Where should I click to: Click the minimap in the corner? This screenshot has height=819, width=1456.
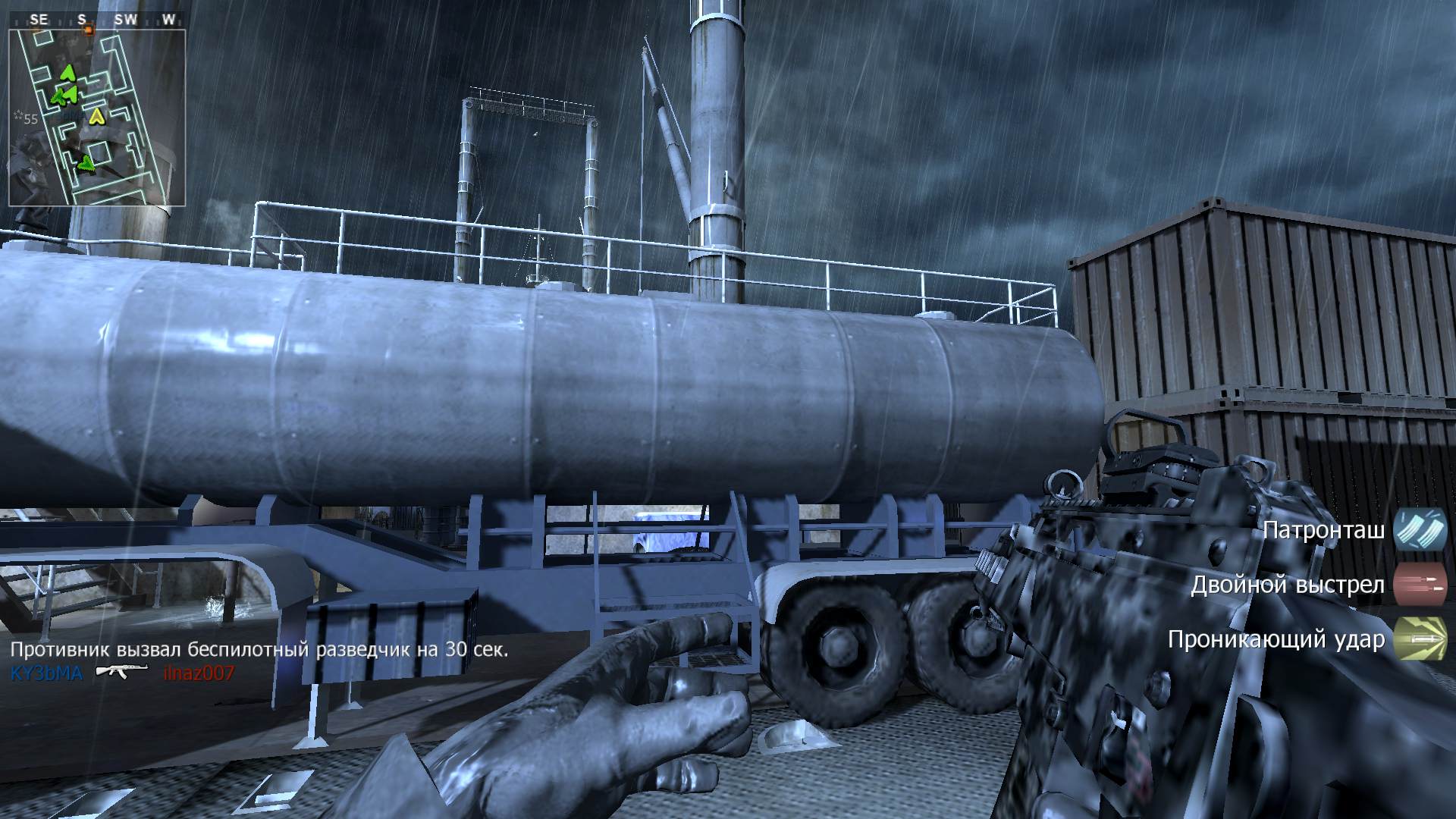97,118
